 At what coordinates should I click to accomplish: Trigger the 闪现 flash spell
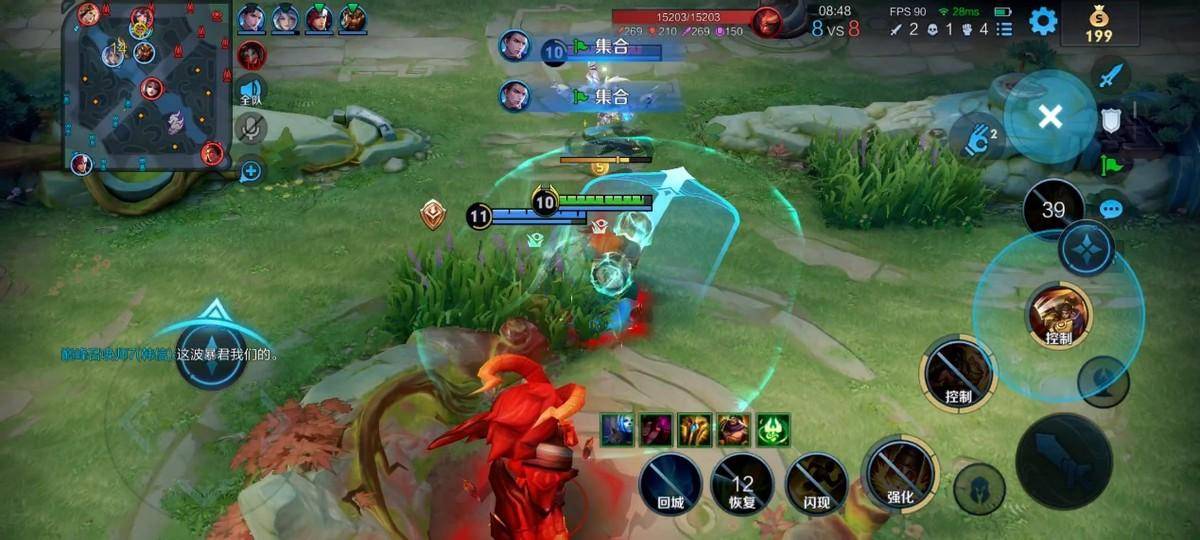coord(816,483)
